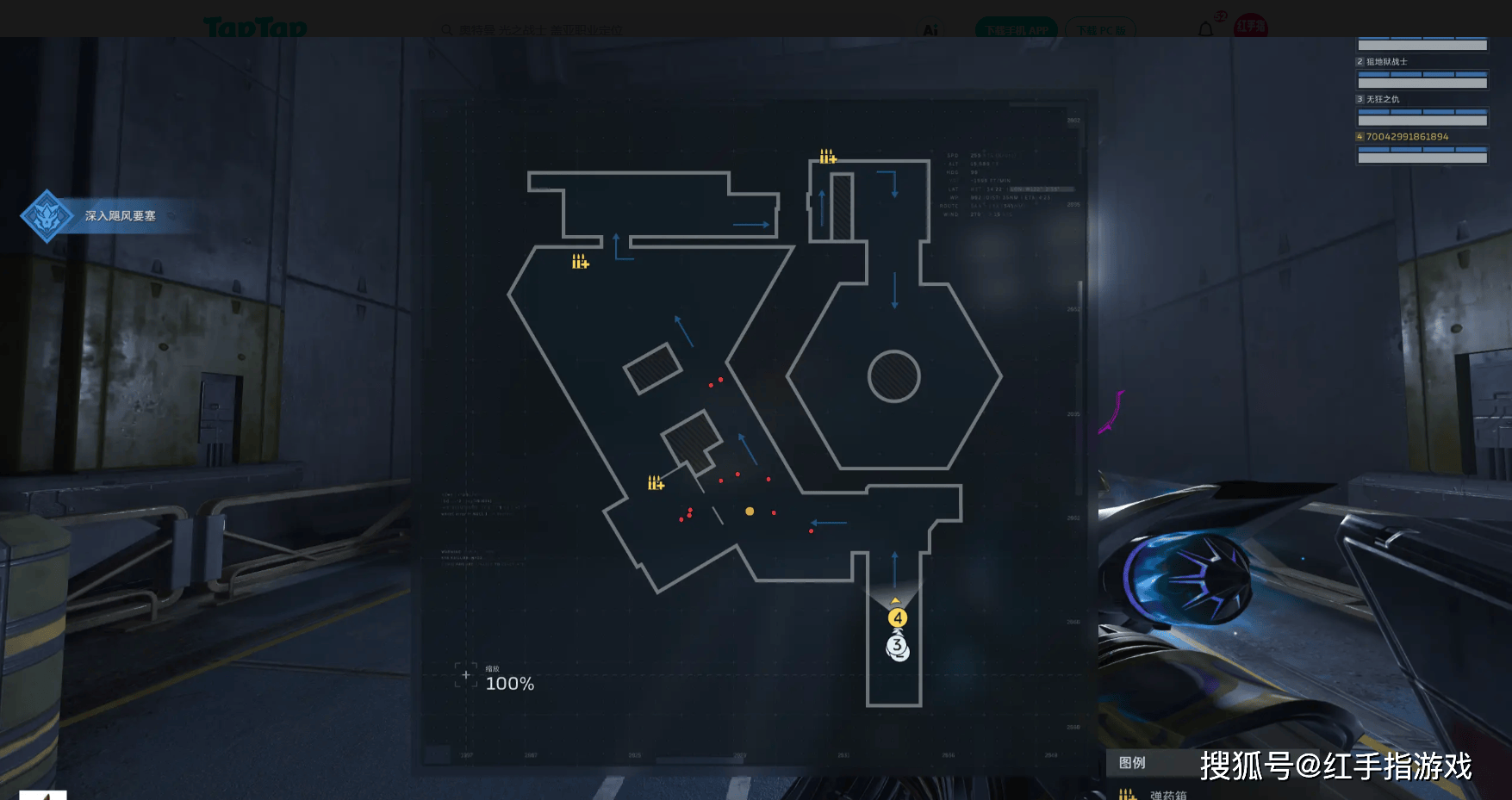Click the yellow player marker numbered 4

coord(898,617)
